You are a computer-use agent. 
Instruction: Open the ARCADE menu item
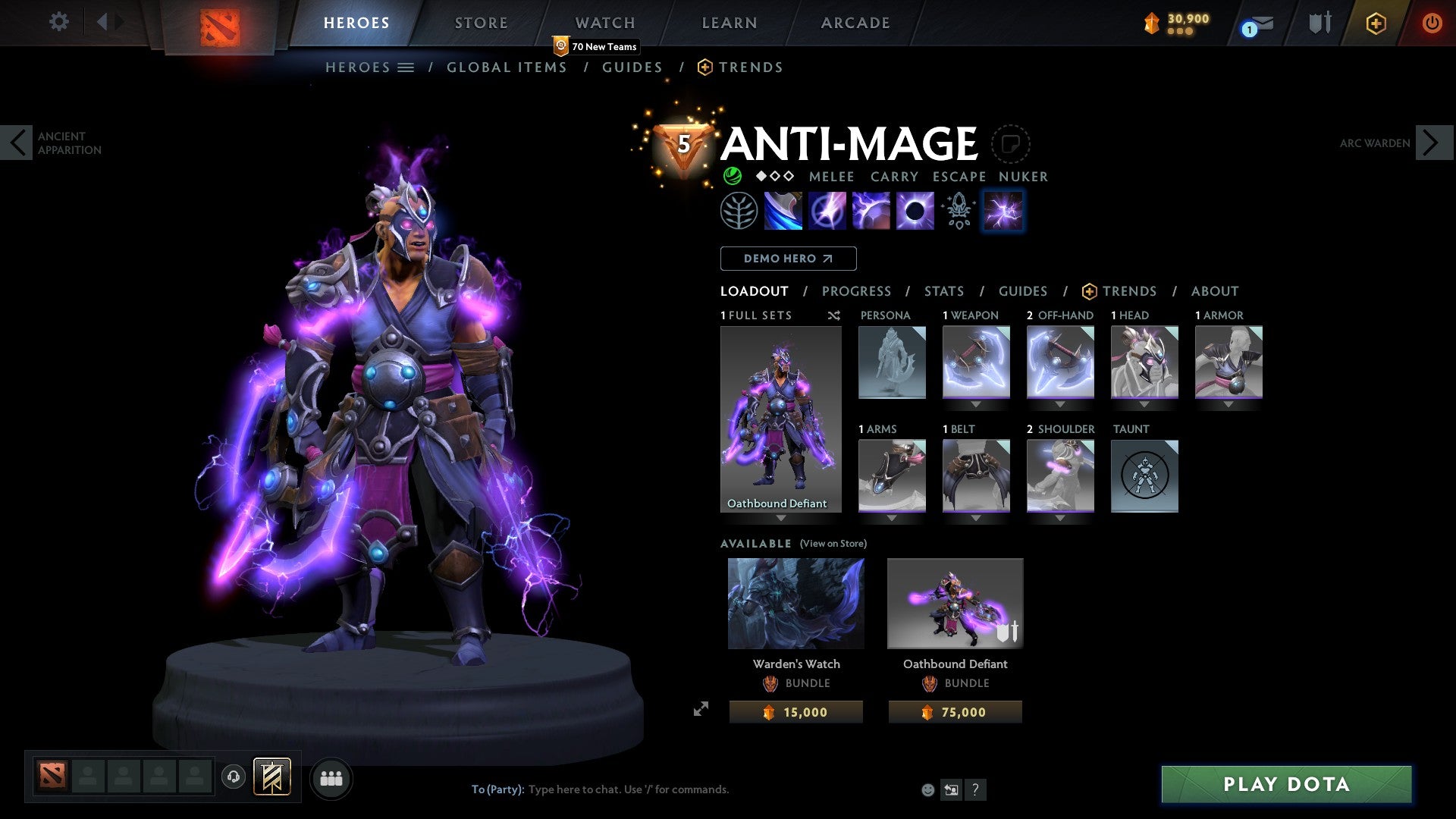(855, 23)
